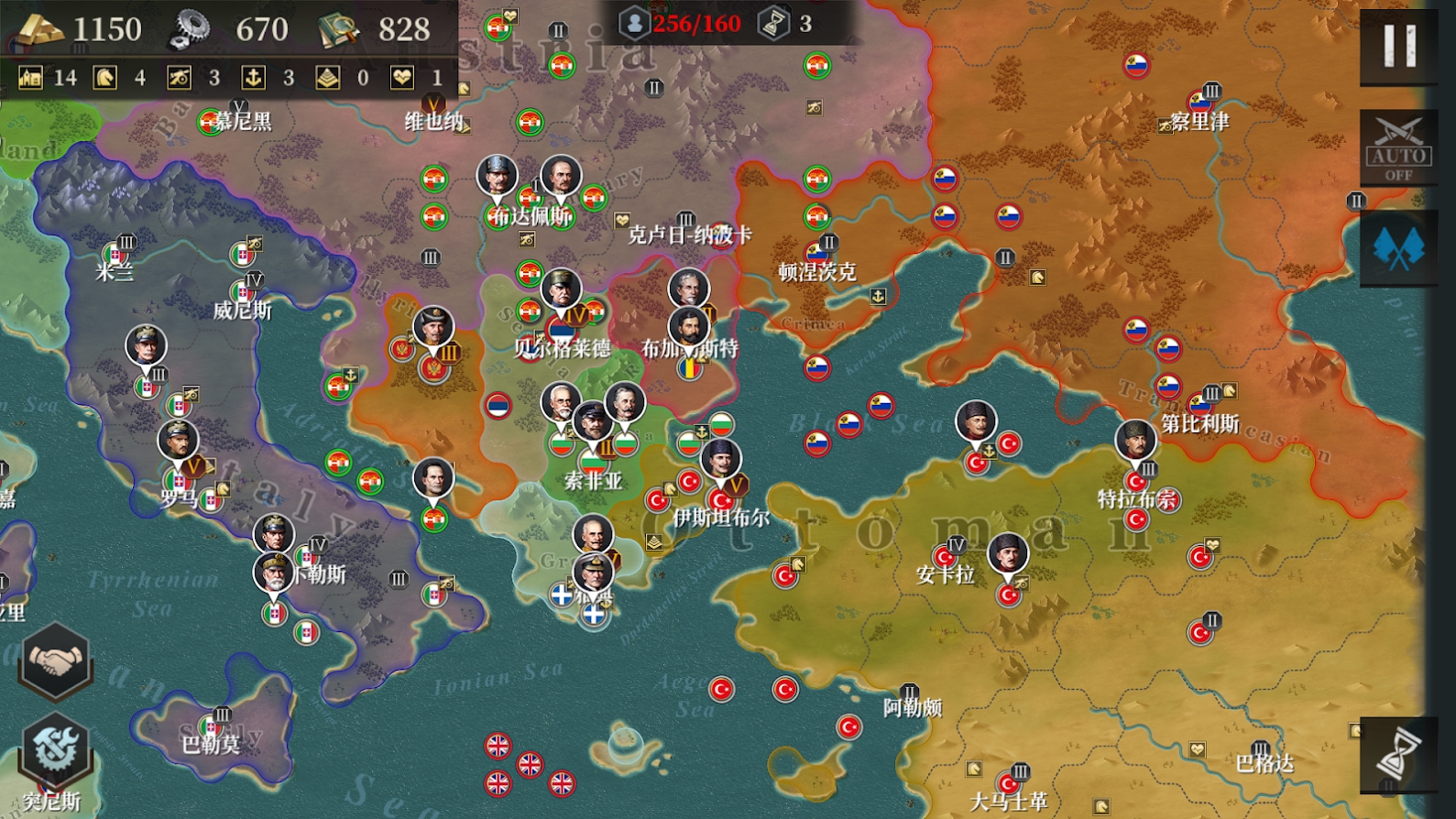This screenshot has width=1456, height=819.
Task: Click the morale heart icon in army bar
Action: [400, 78]
